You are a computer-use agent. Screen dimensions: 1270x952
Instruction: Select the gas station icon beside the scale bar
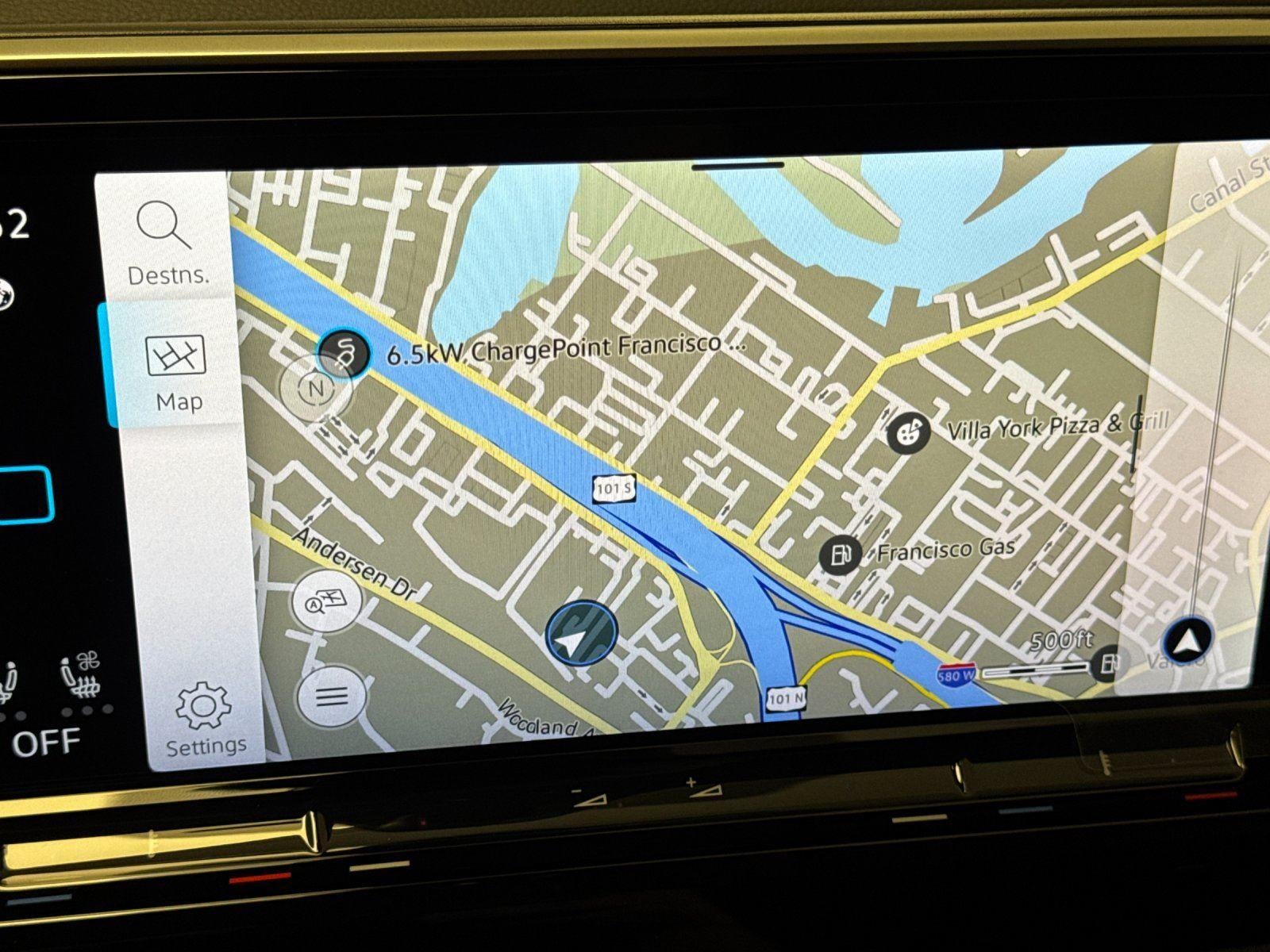[1109, 663]
